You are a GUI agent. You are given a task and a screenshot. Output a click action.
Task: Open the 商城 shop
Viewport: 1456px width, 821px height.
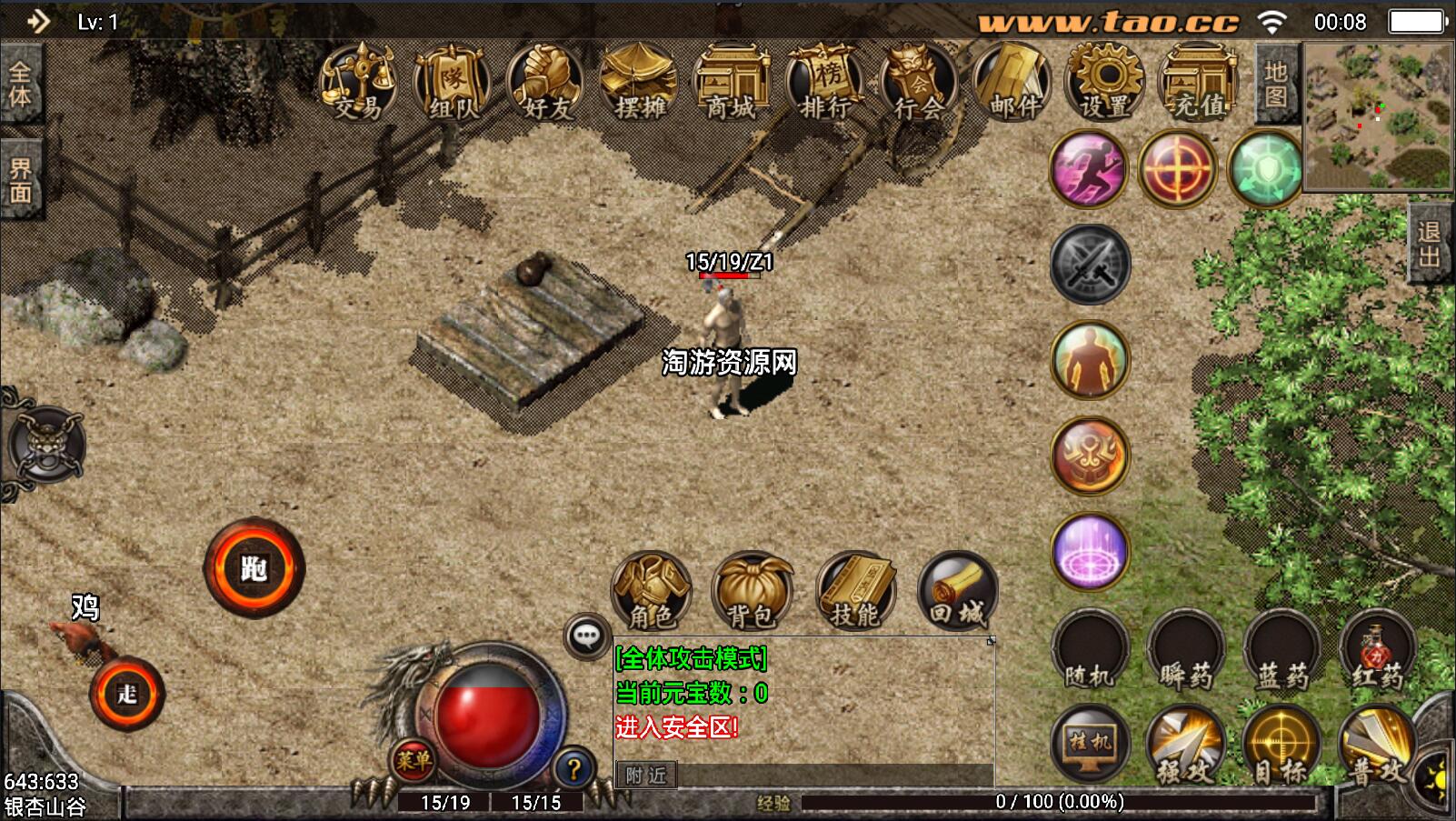[732, 84]
